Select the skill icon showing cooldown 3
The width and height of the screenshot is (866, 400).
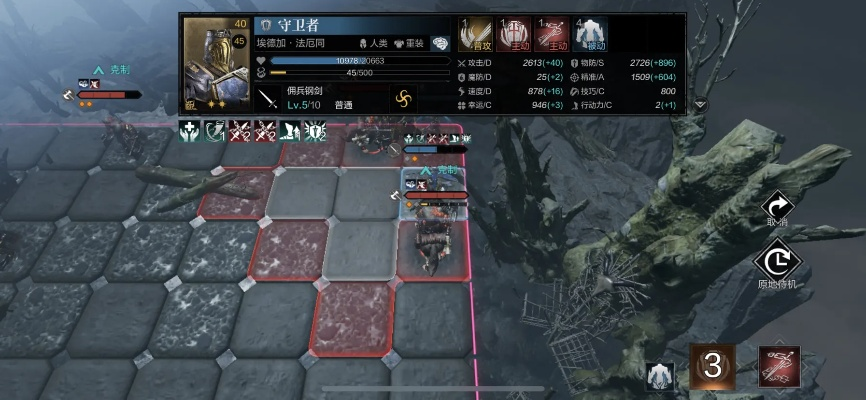tap(712, 366)
